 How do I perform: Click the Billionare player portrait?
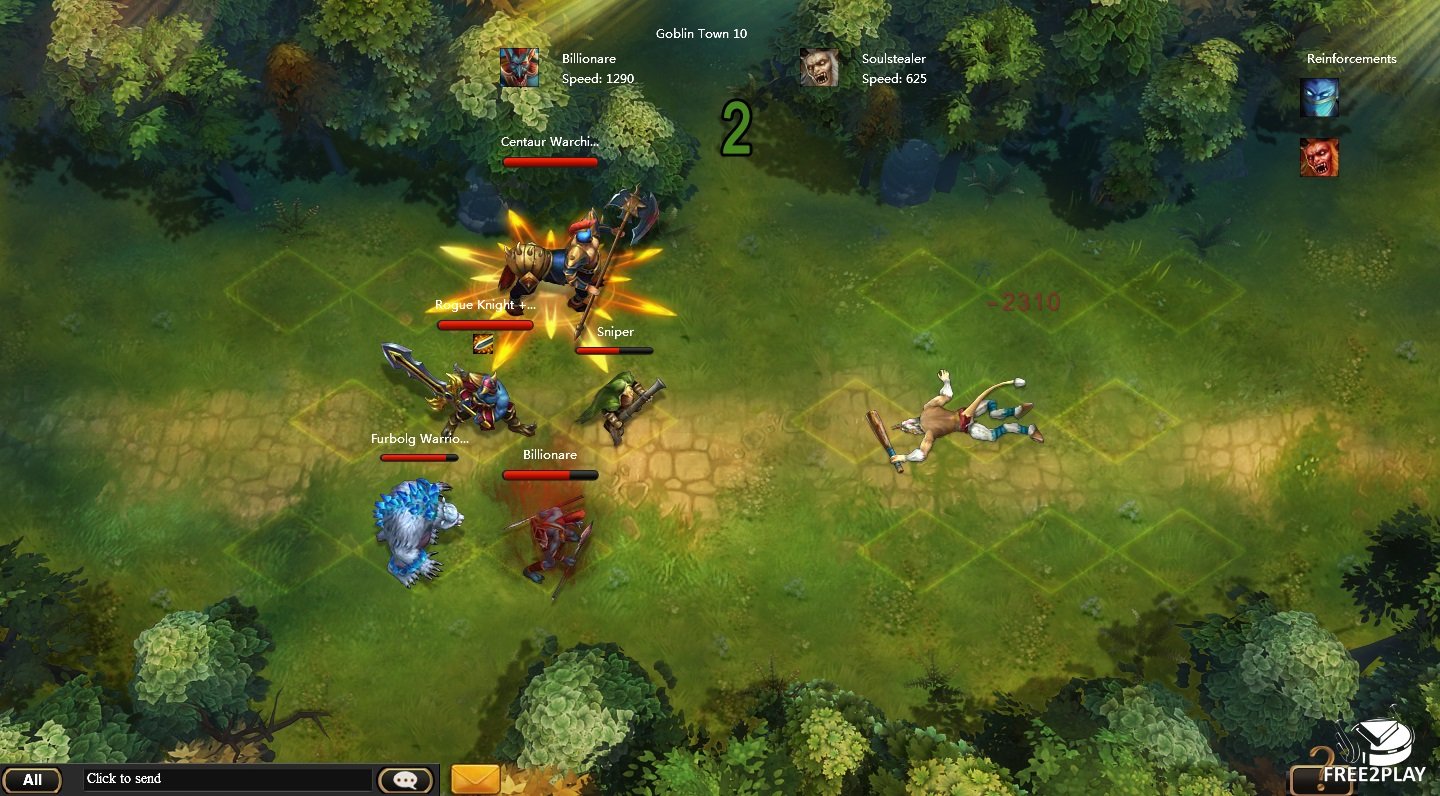(519, 68)
